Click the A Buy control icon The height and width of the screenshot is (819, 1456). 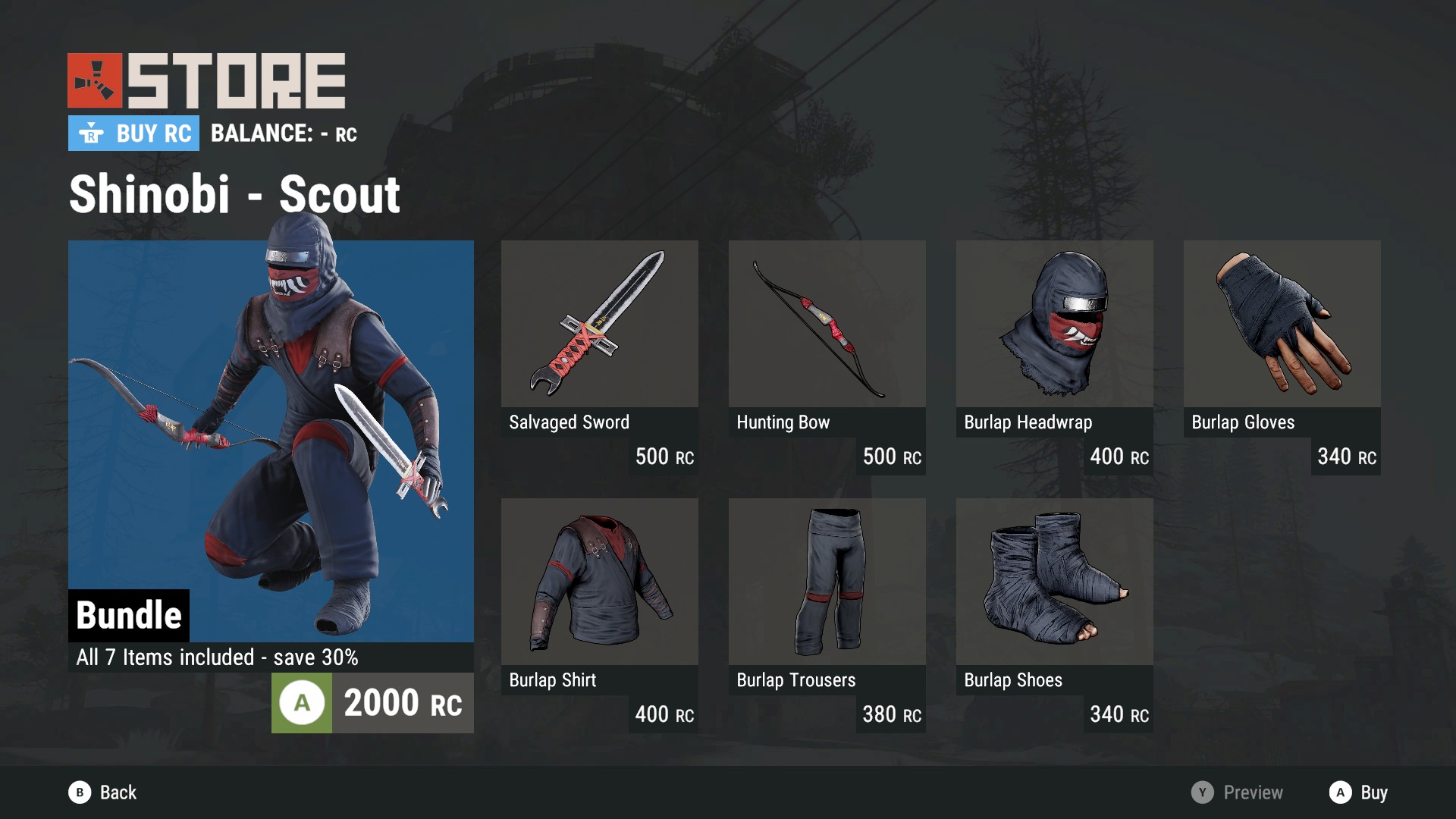[1342, 792]
